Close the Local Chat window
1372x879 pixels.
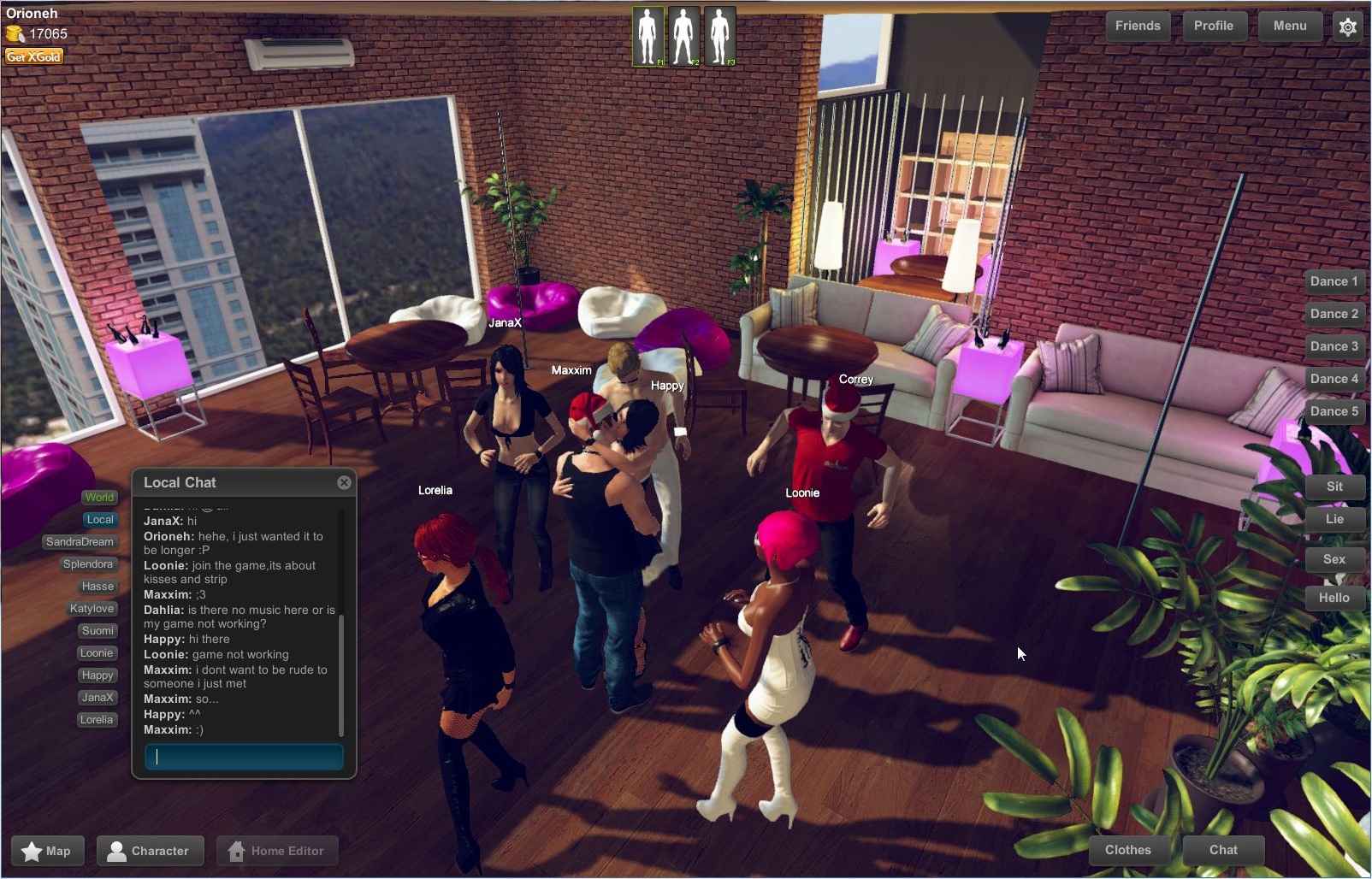click(344, 482)
